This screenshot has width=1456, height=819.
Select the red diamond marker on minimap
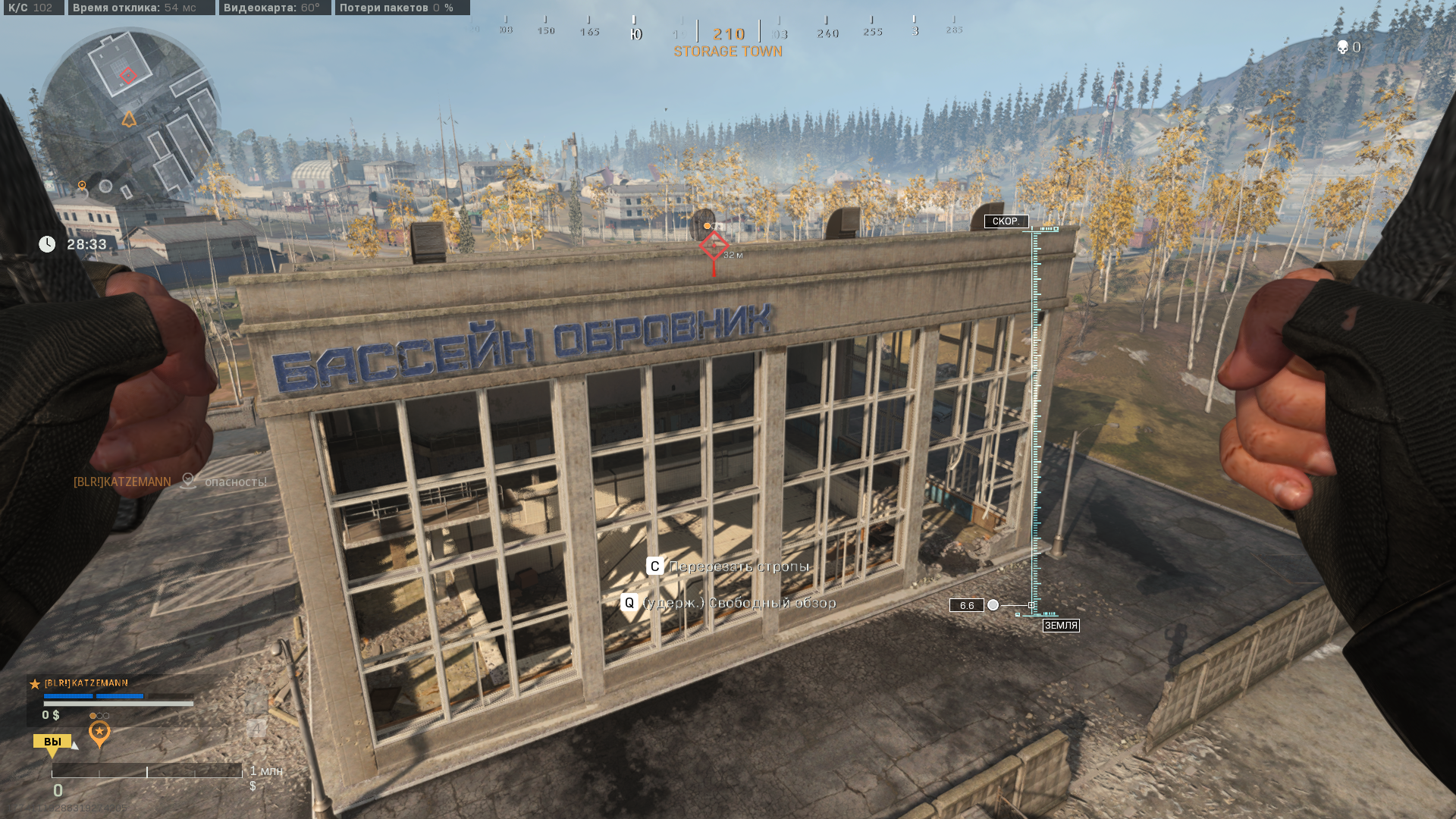point(128,75)
